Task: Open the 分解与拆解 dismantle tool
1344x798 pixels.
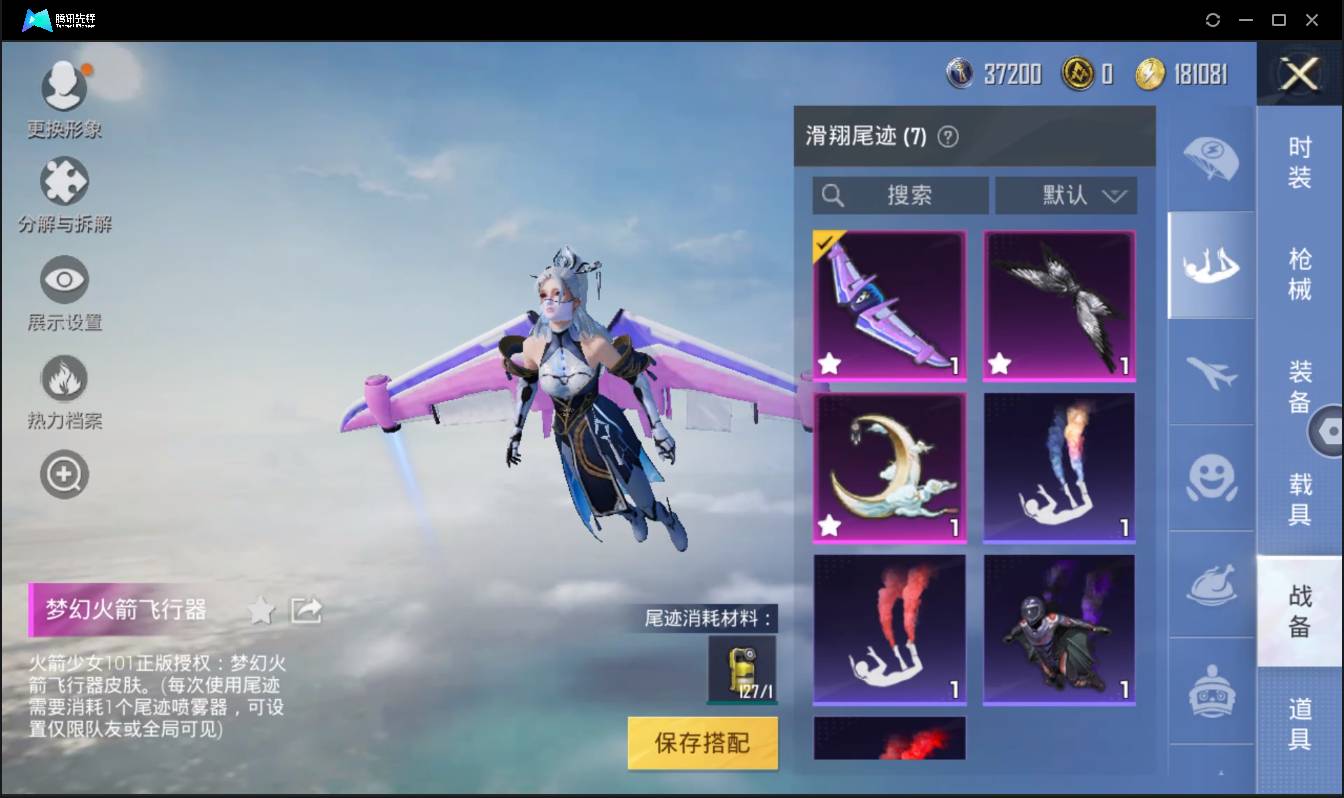Action: point(64,183)
